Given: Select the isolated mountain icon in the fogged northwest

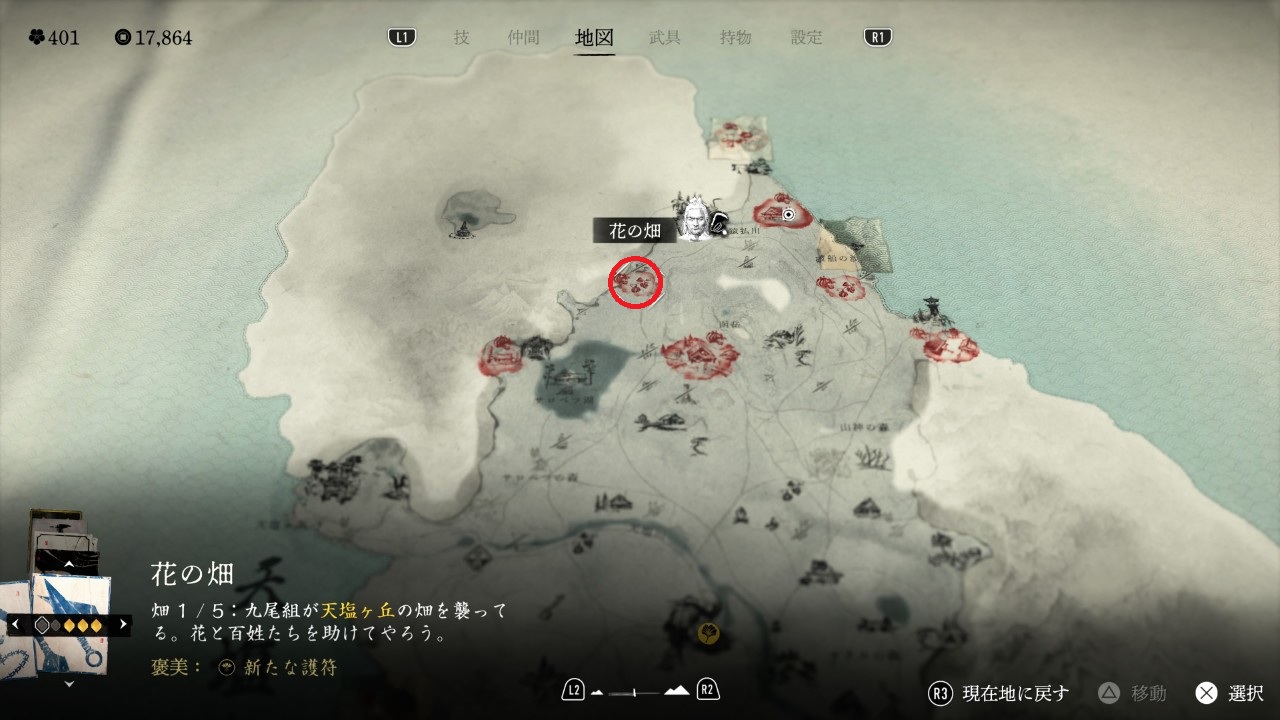Looking at the screenshot, I should pos(463,215).
